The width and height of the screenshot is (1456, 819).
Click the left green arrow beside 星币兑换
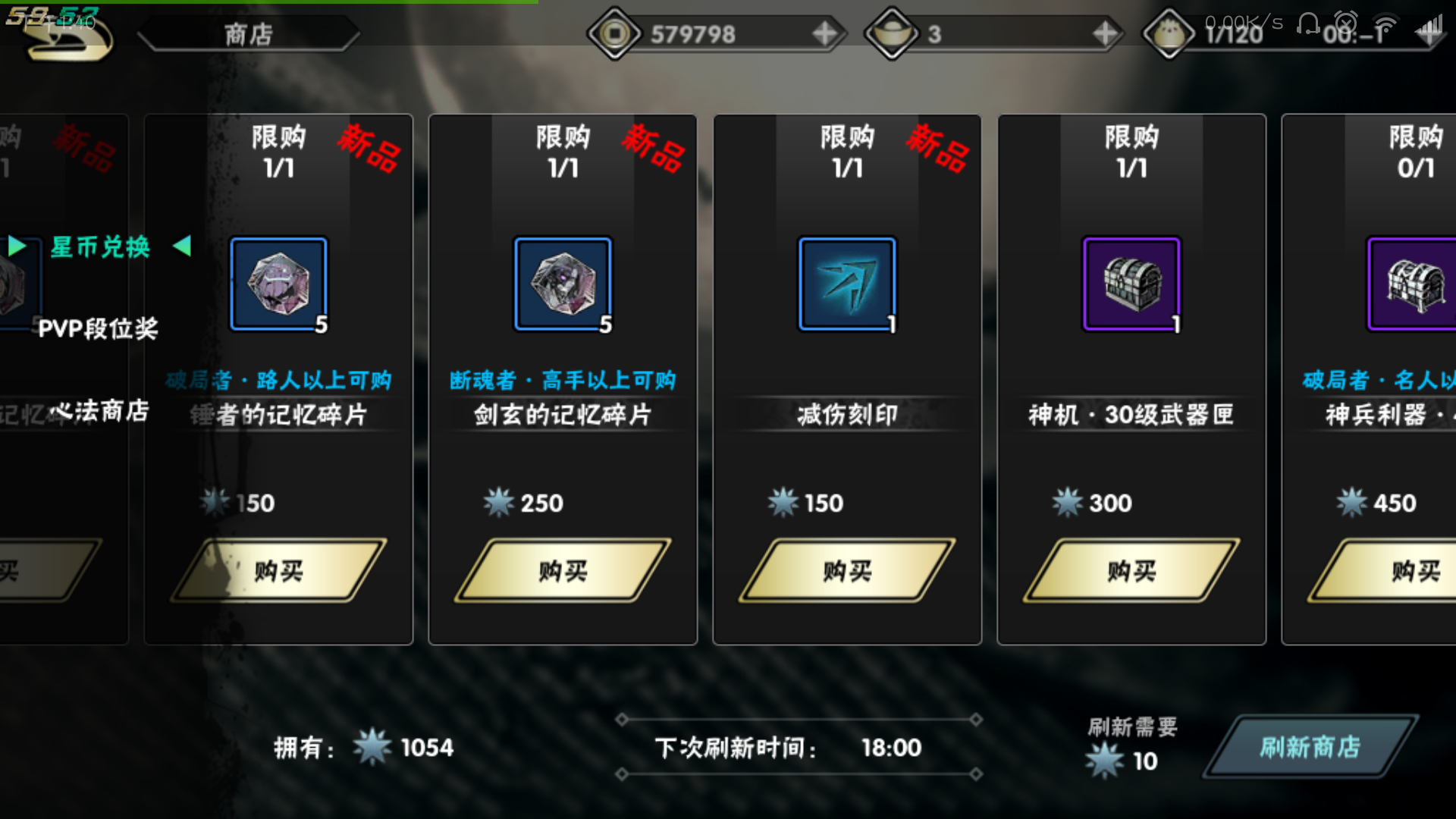pyautogui.click(x=16, y=246)
